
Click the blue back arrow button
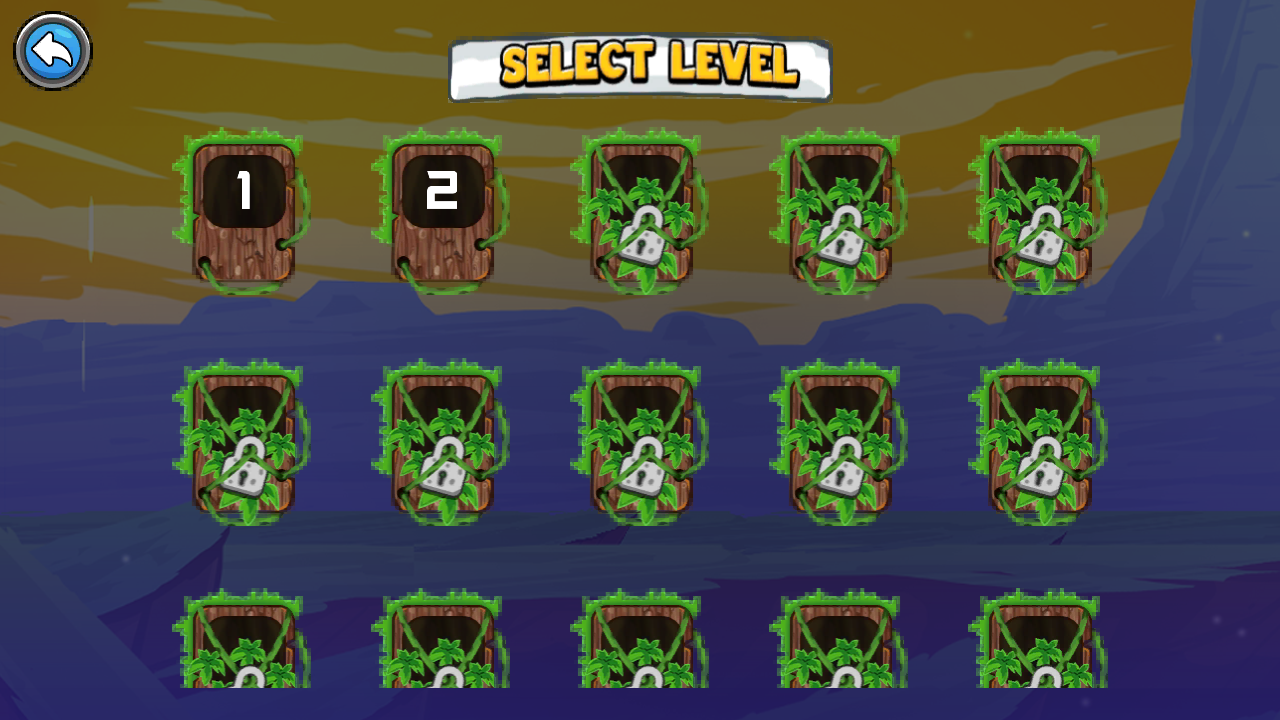click(x=52, y=50)
